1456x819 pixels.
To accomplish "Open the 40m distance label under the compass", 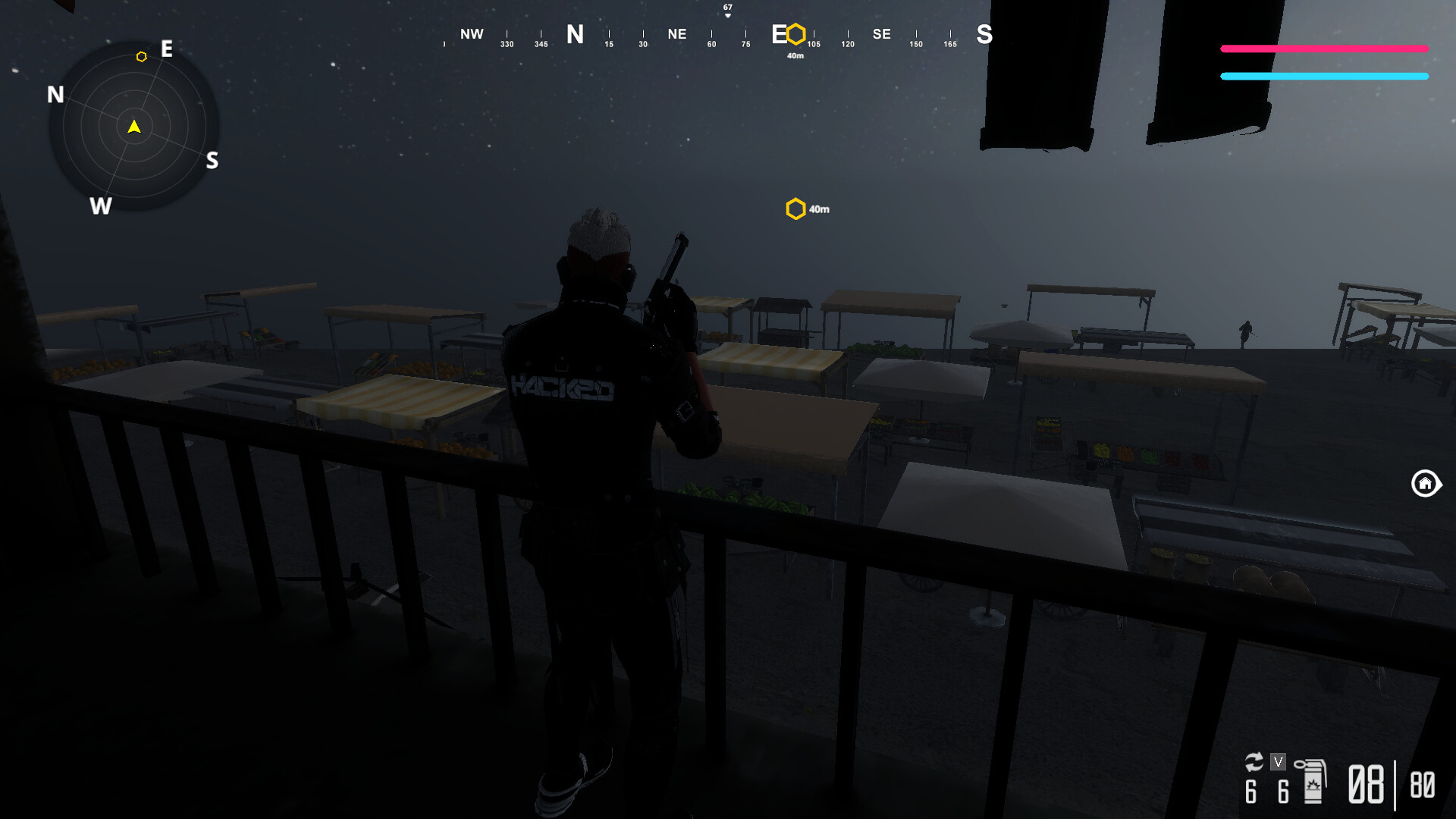I will pyautogui.click(x=795, y=56).
